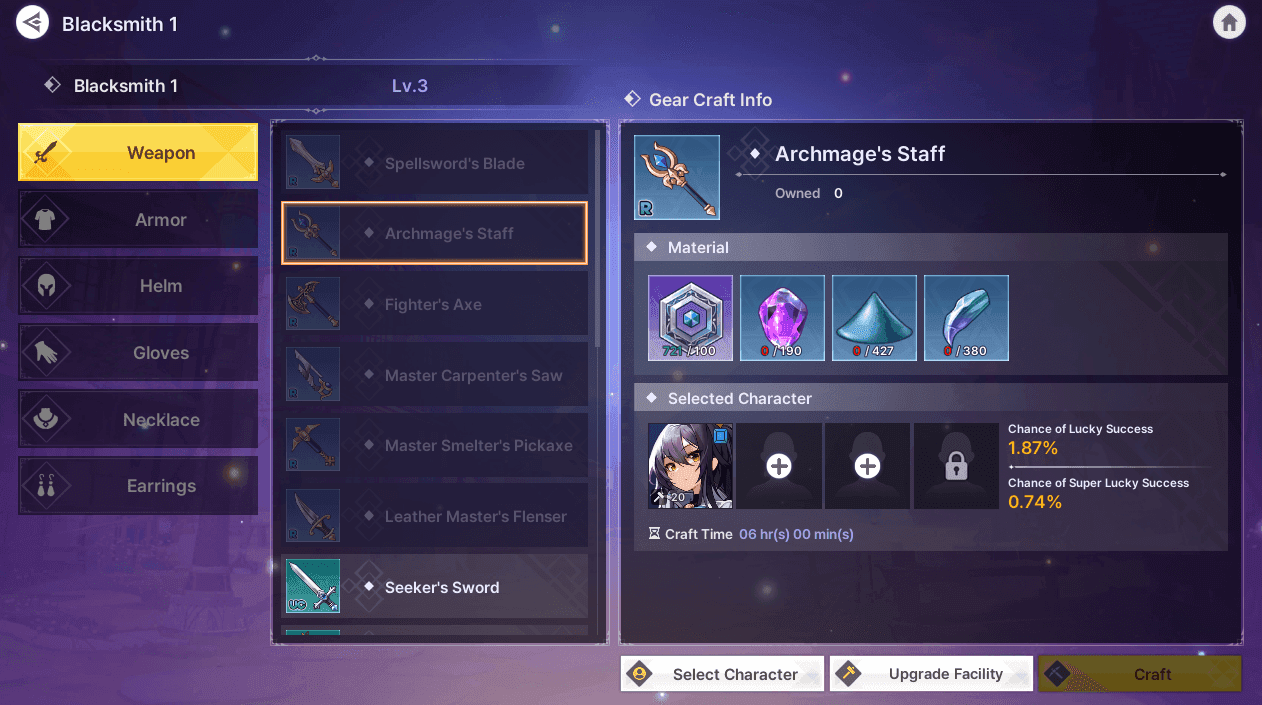The width and height of the screenshot is (1262, 705).
Task: Click the Upgrade Facility button
Action: 931,674
